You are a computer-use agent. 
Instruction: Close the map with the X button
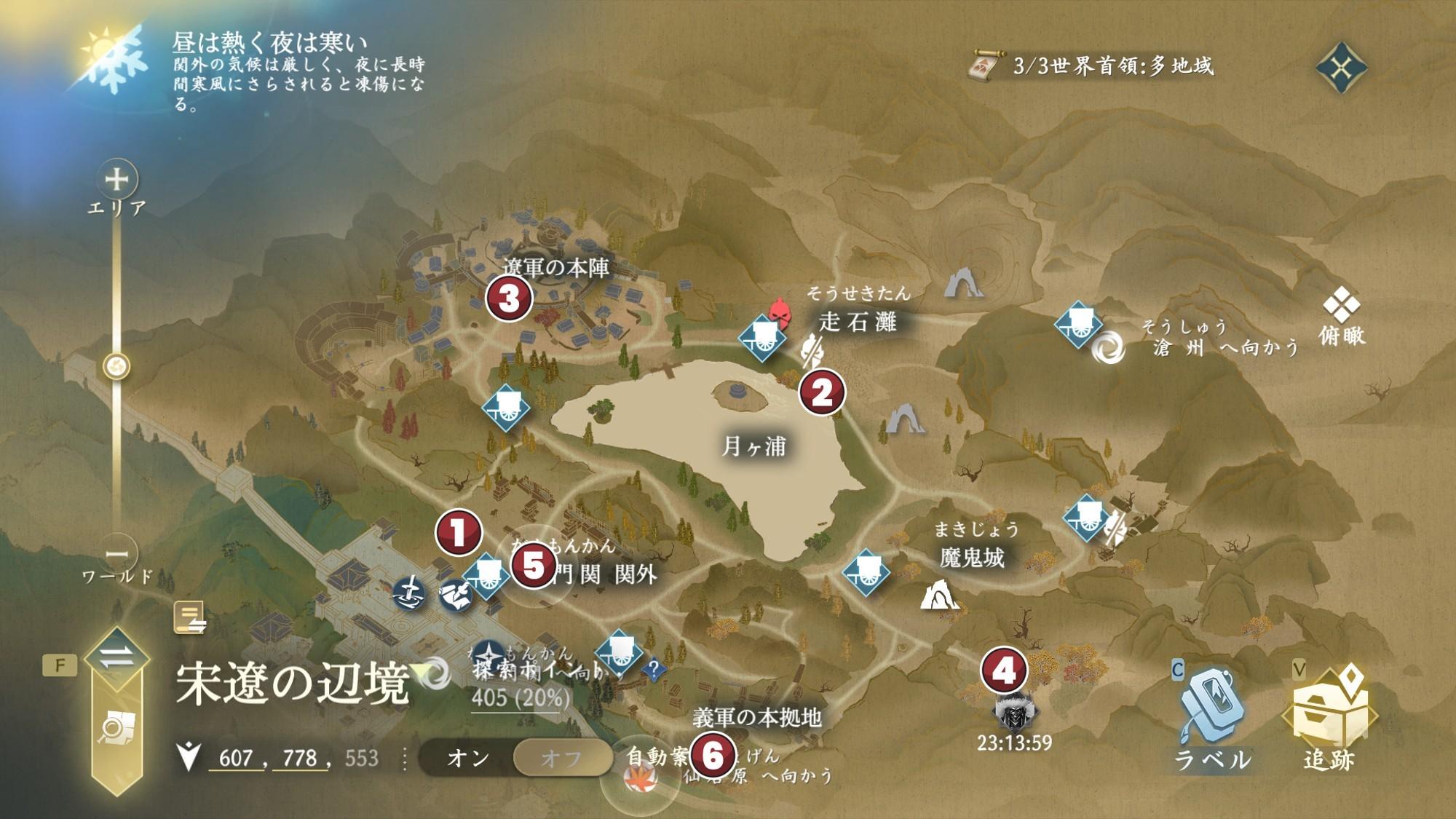click(1341, 68)
